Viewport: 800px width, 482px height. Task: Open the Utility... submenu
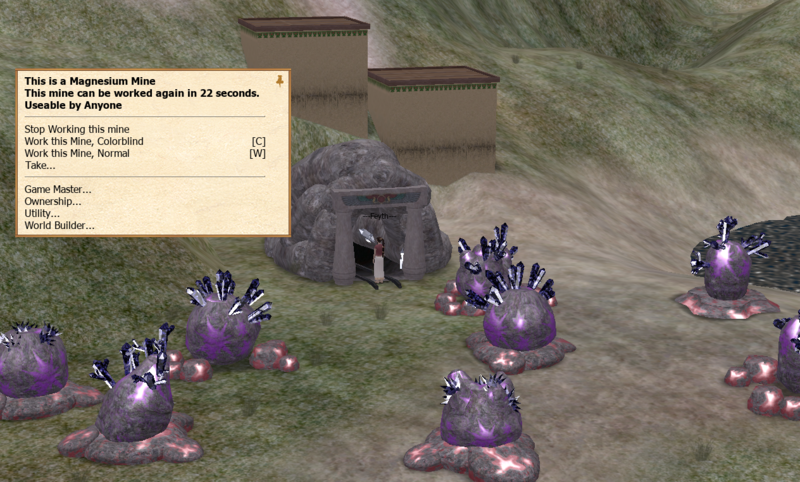(x=42, y=214)
